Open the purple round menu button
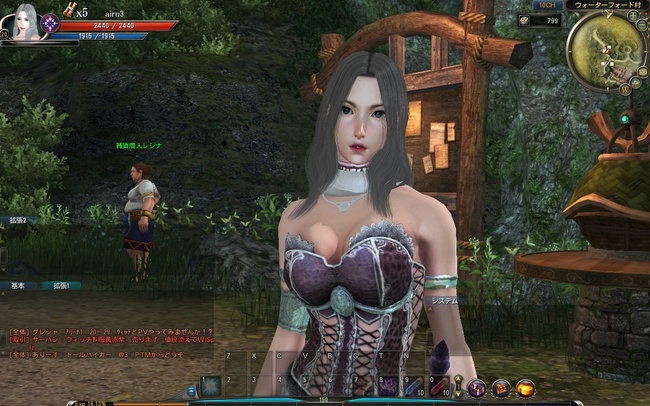This screenshot has height=406, width=650. pyautogui.click(x=476, y=387)
